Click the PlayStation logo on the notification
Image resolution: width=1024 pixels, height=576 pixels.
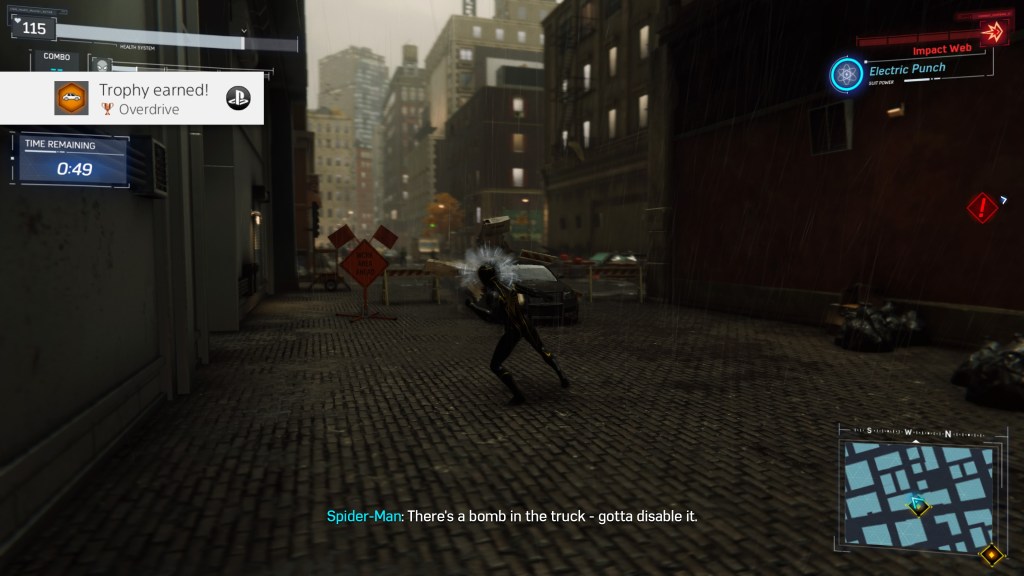pos(238,97)
